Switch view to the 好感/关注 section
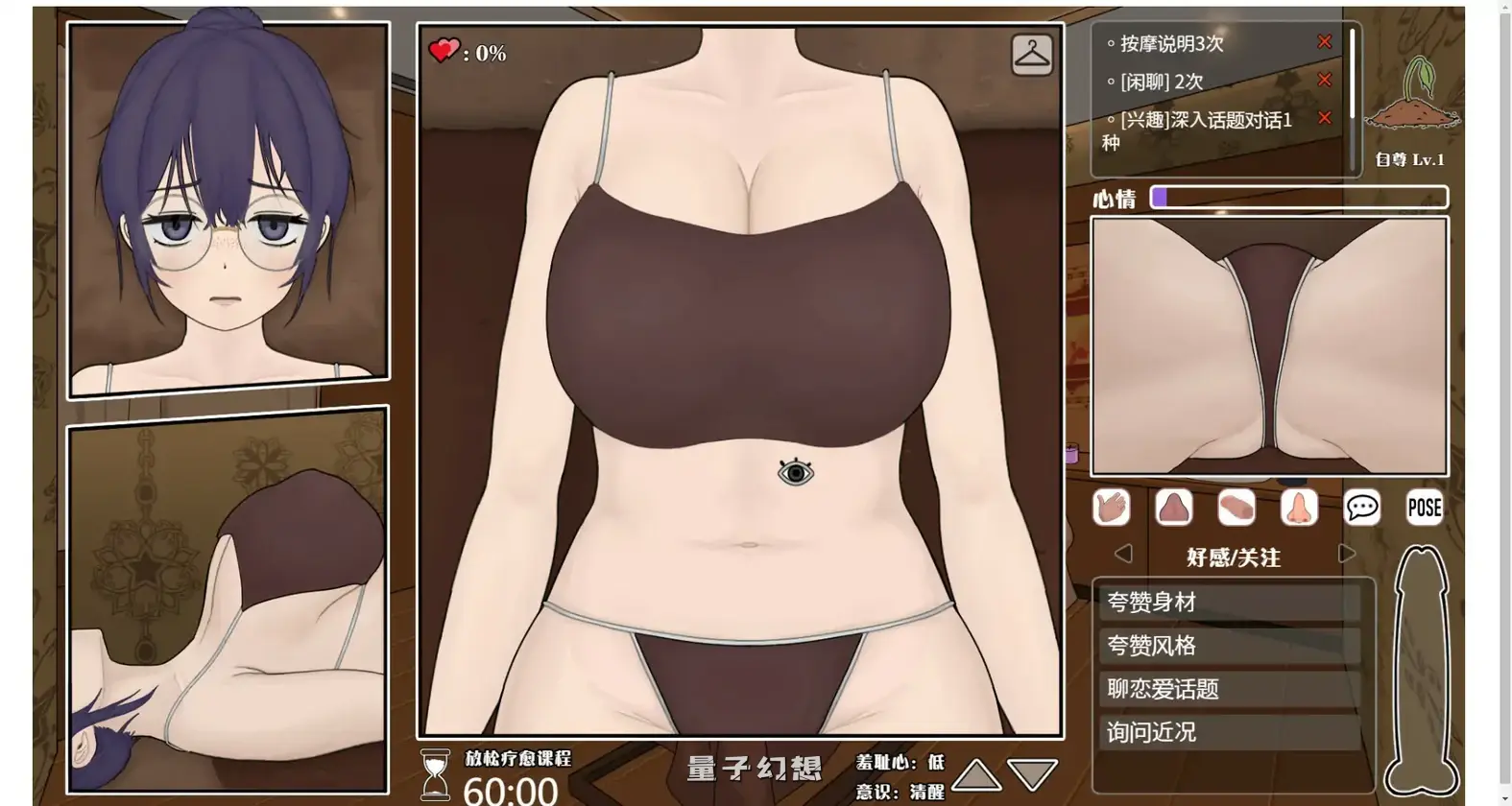This screenshot has height=806, width=1512. click(x=1234, y=557)
